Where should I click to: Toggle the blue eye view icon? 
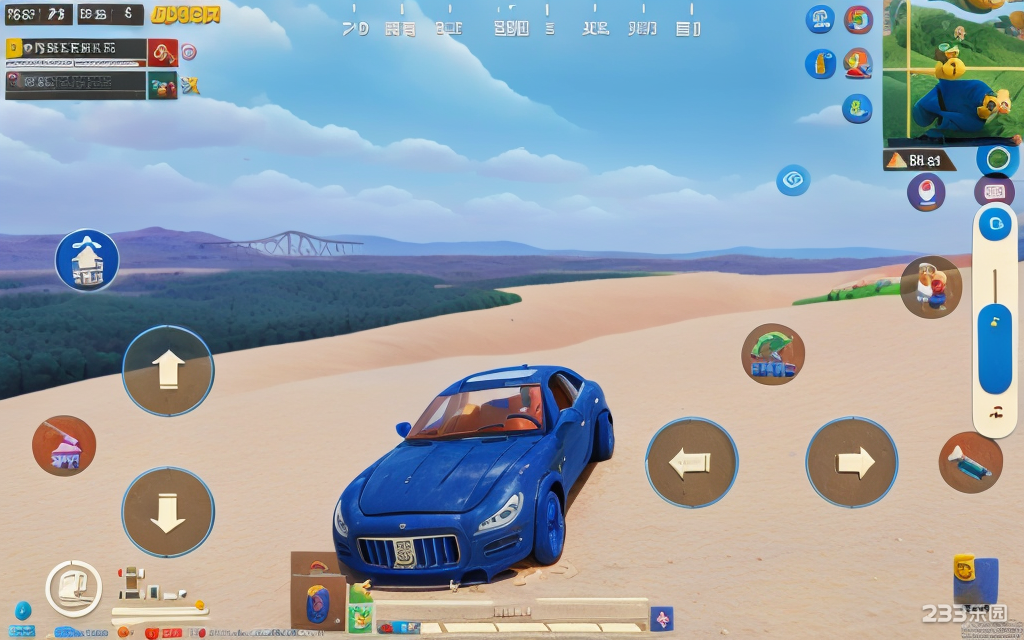793,180
